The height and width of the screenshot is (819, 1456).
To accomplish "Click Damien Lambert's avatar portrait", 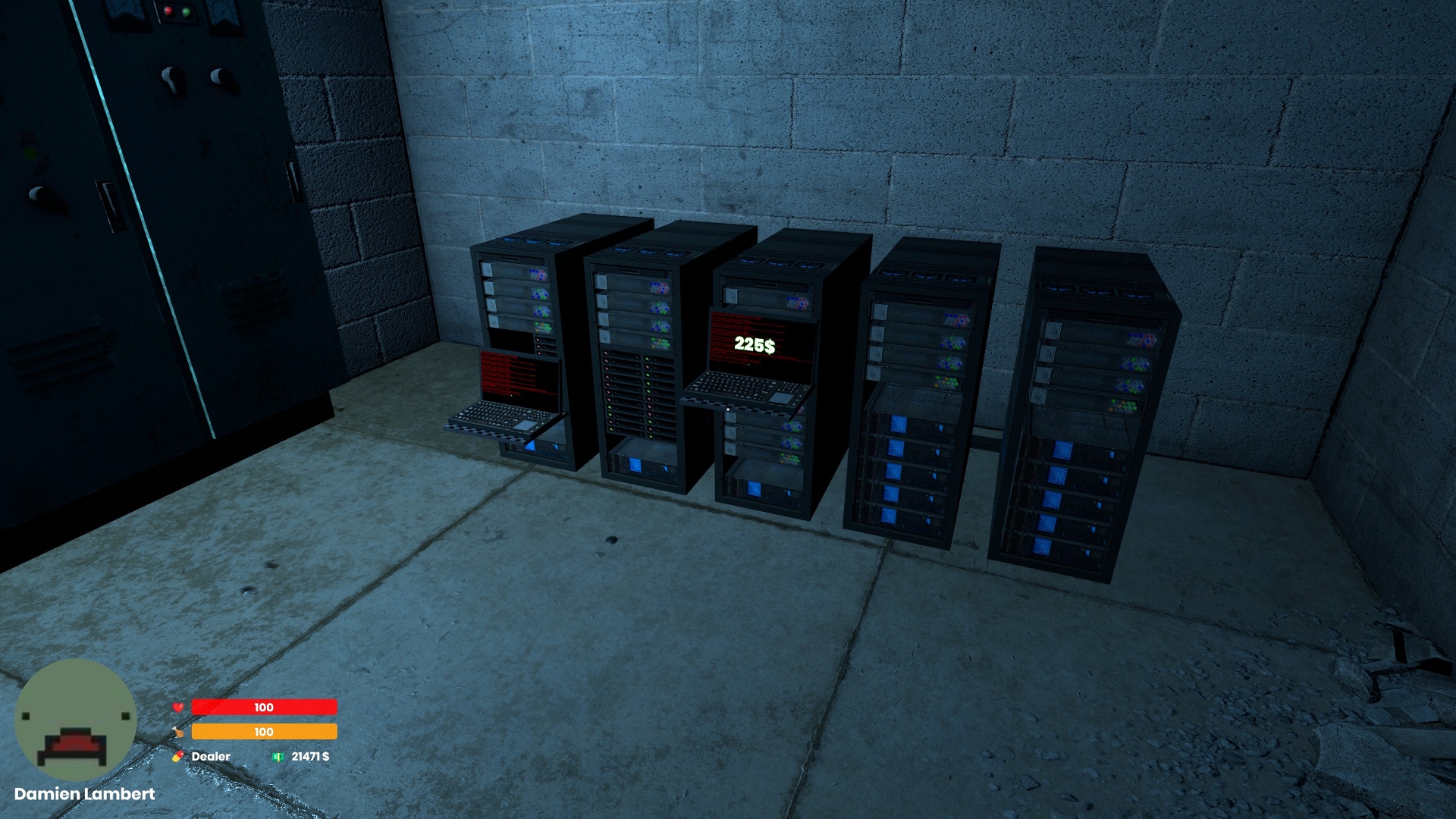I will [x=75, y=719].
